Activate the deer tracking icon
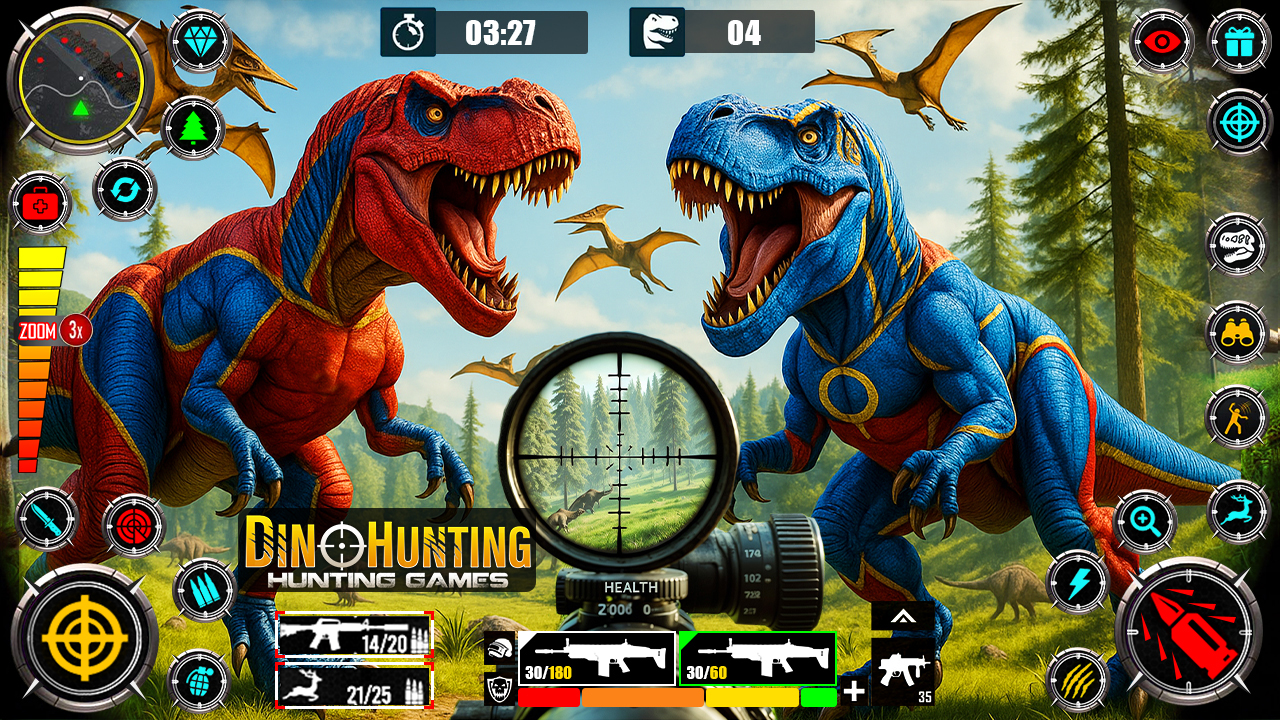The image size is (1280, 720). click(x=1240, y=513)
